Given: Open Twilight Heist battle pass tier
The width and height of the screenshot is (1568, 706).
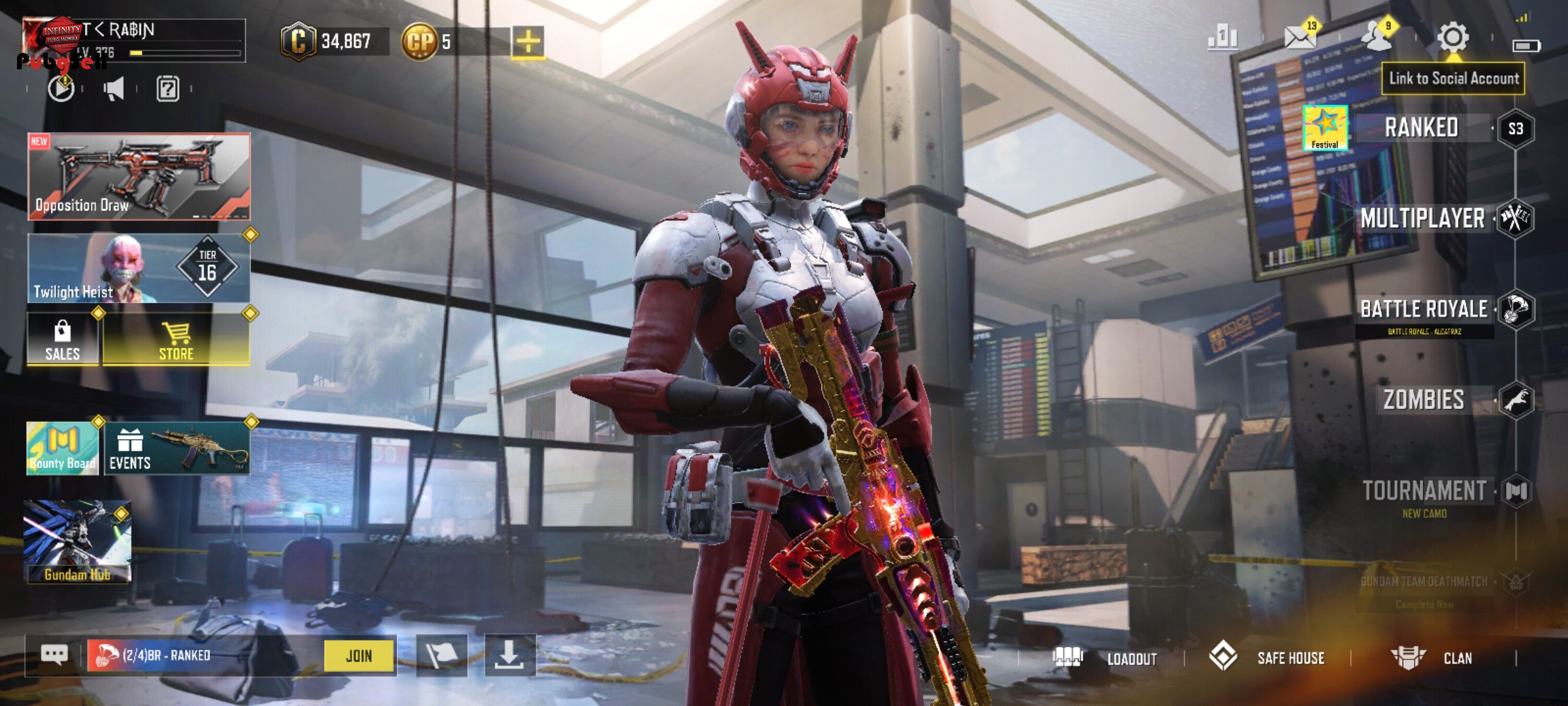Looking at the screenshot, I should pyautogui.click(x=139, y=269).
